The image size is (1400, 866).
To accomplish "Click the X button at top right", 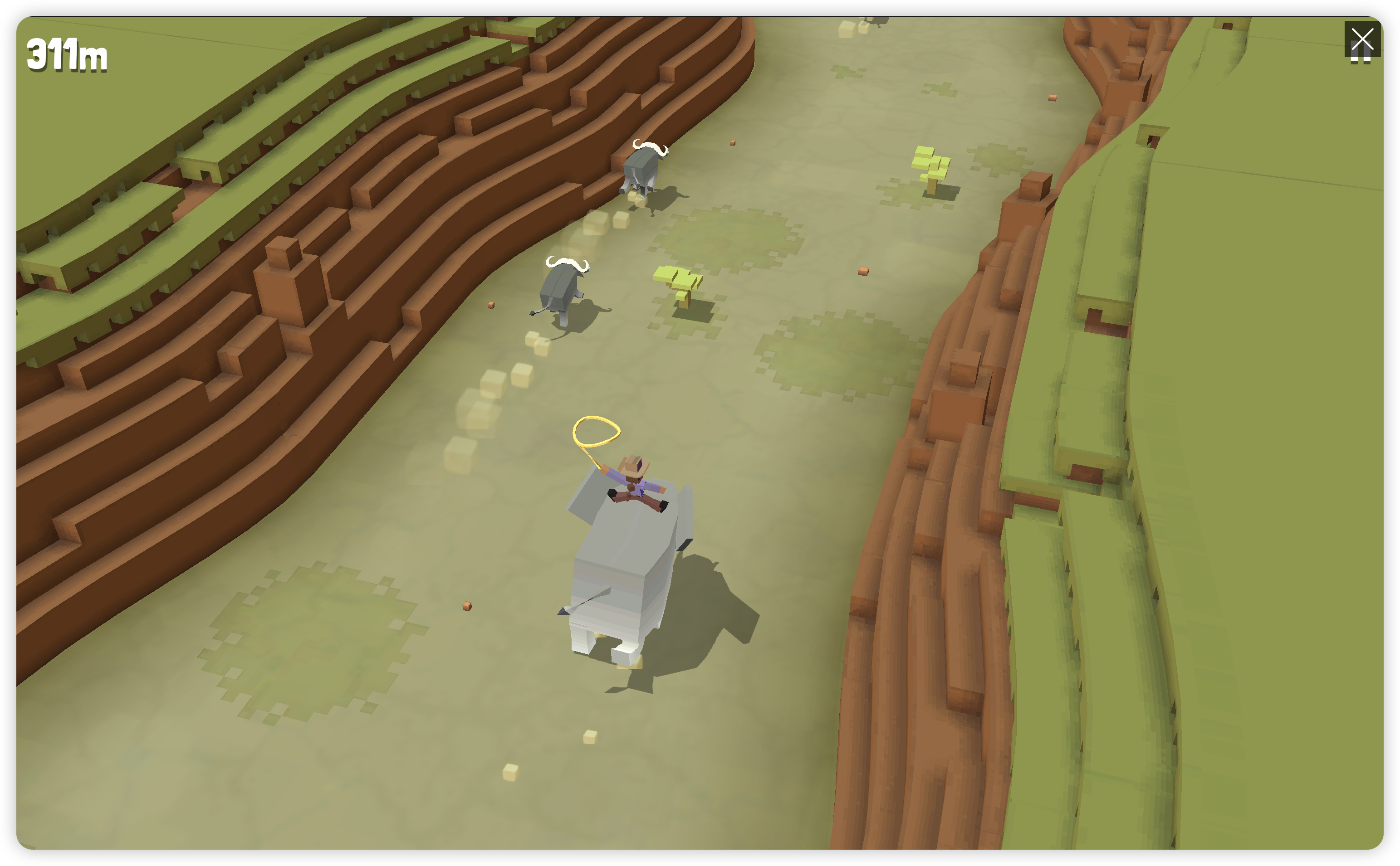I will 1362,39.
